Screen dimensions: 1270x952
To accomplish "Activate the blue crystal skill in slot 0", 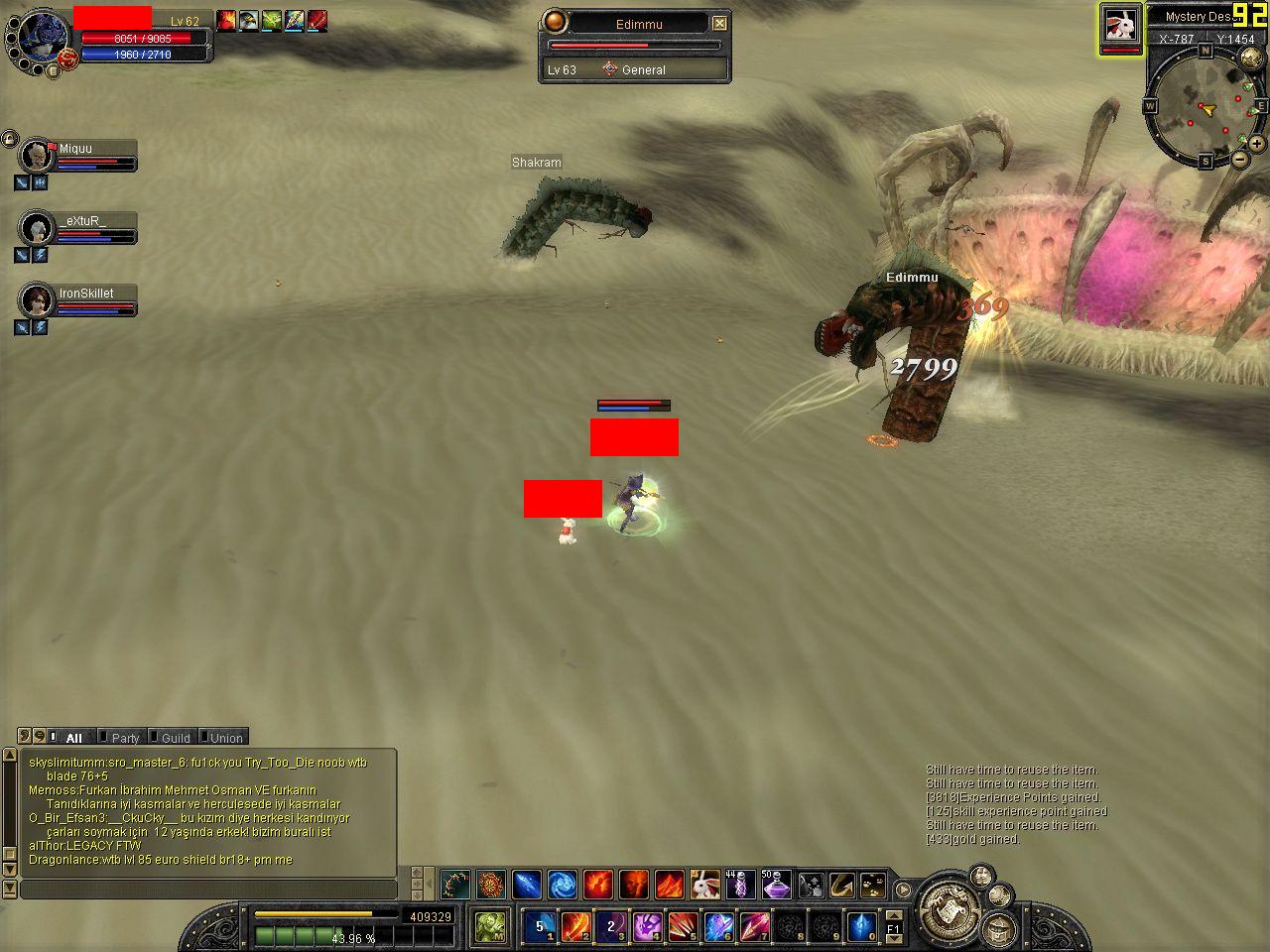I will (x=861, y=927).
